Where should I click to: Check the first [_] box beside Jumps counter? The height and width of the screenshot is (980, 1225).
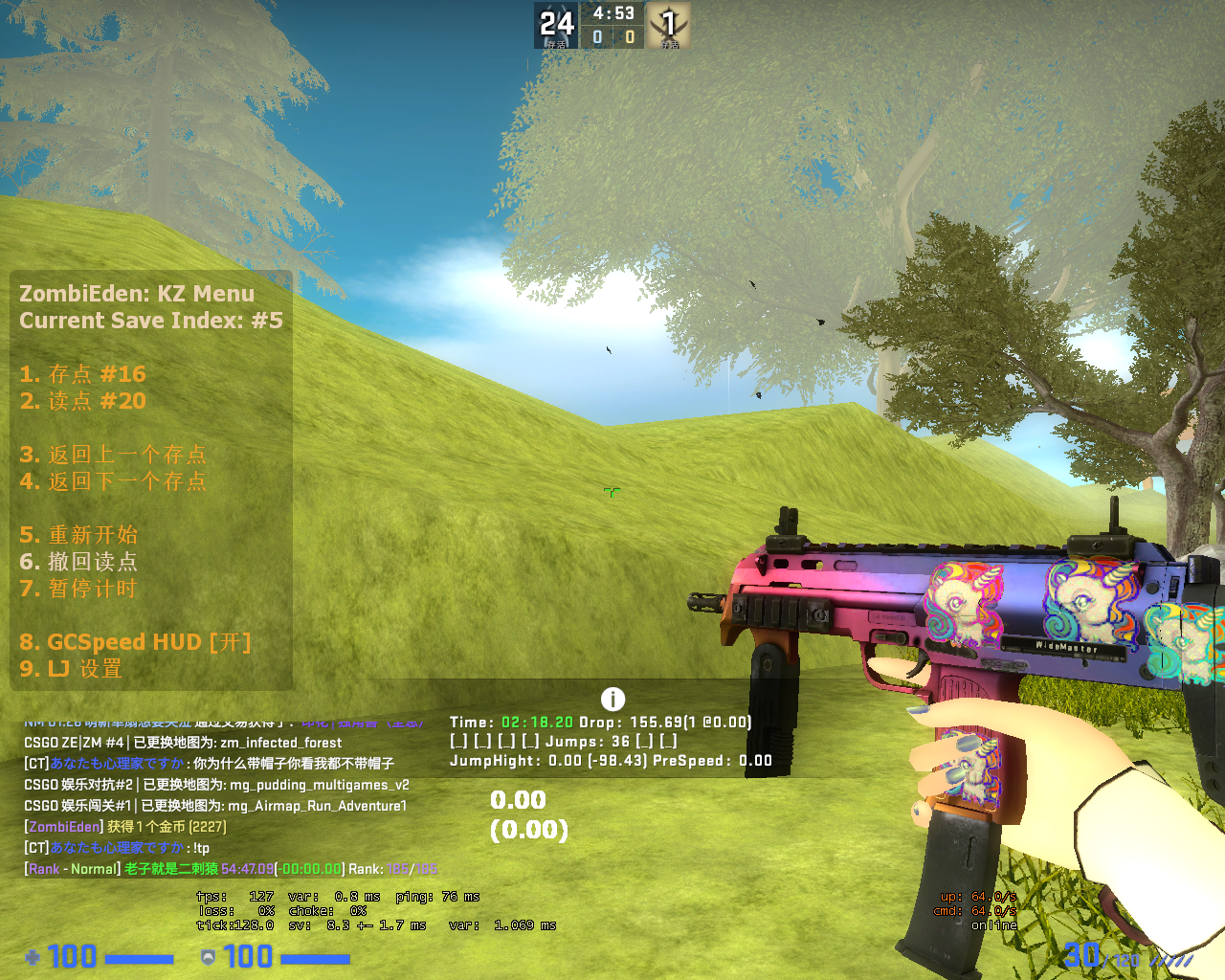pyautogui.click(x=461, y=740)
